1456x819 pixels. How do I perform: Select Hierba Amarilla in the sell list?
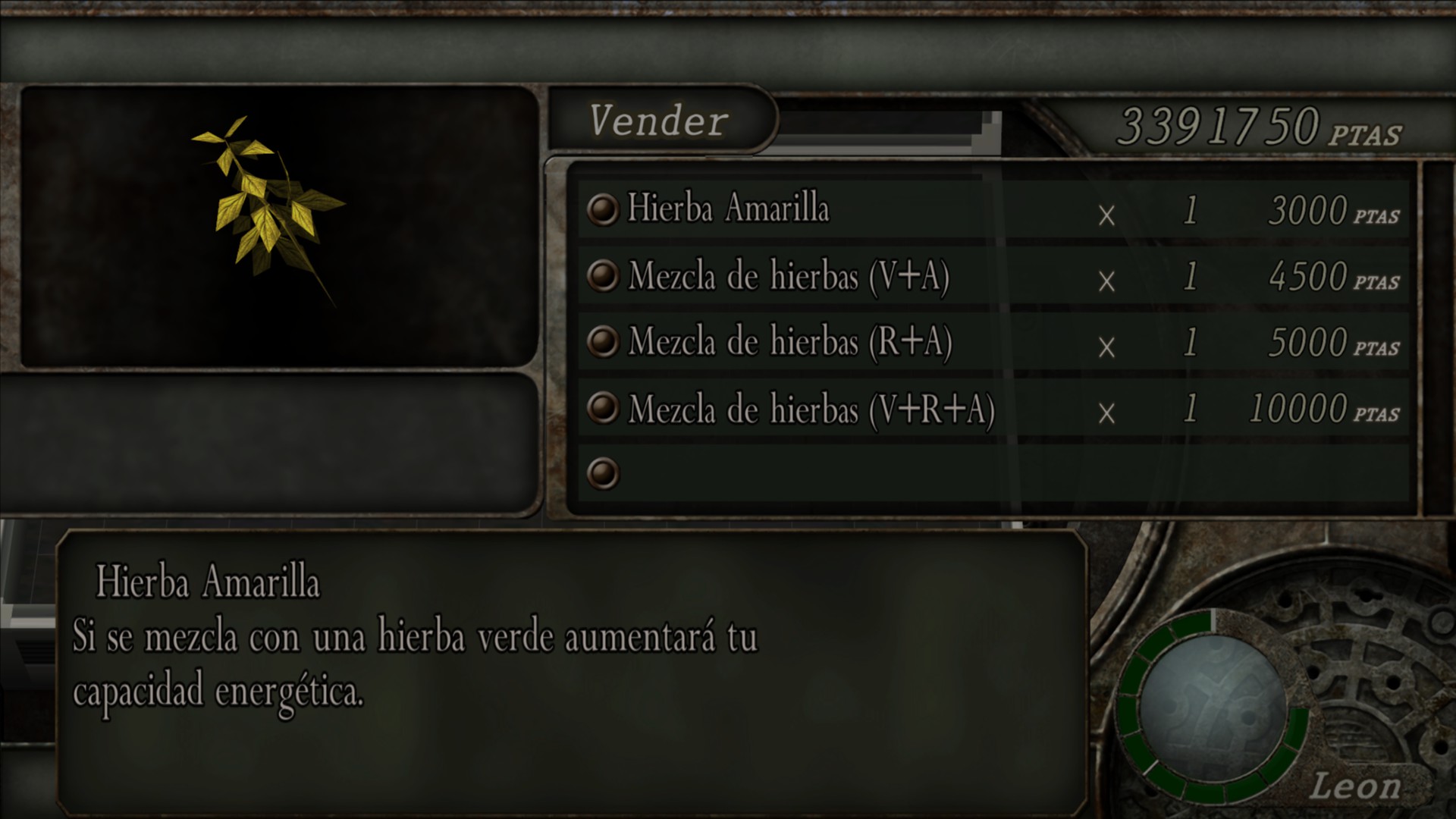(728, 209)
